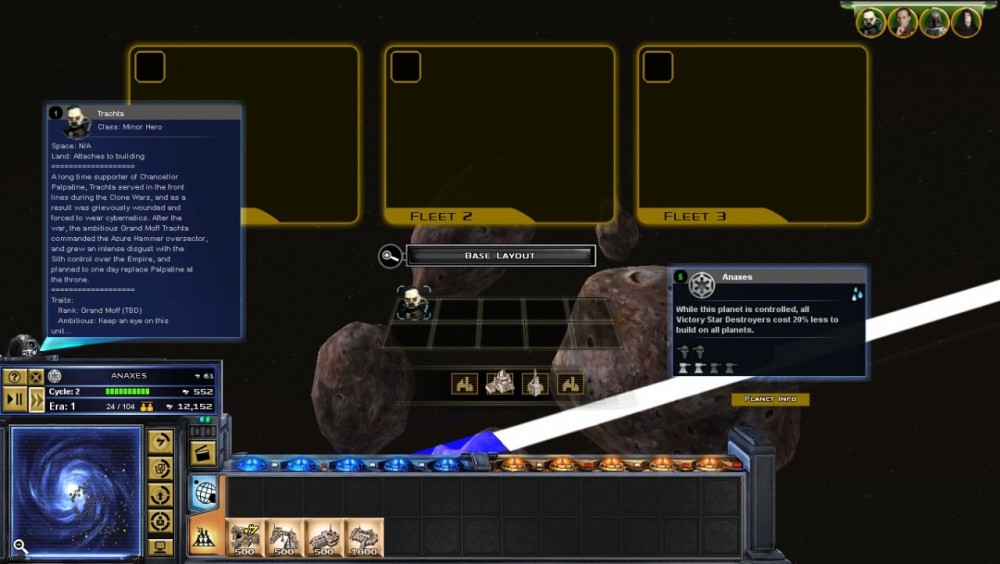Image resolution: width=1000 pixels, height=564 pixels.
Task: Click the minimap magnifier zoom icon
Action: [20, 546]
